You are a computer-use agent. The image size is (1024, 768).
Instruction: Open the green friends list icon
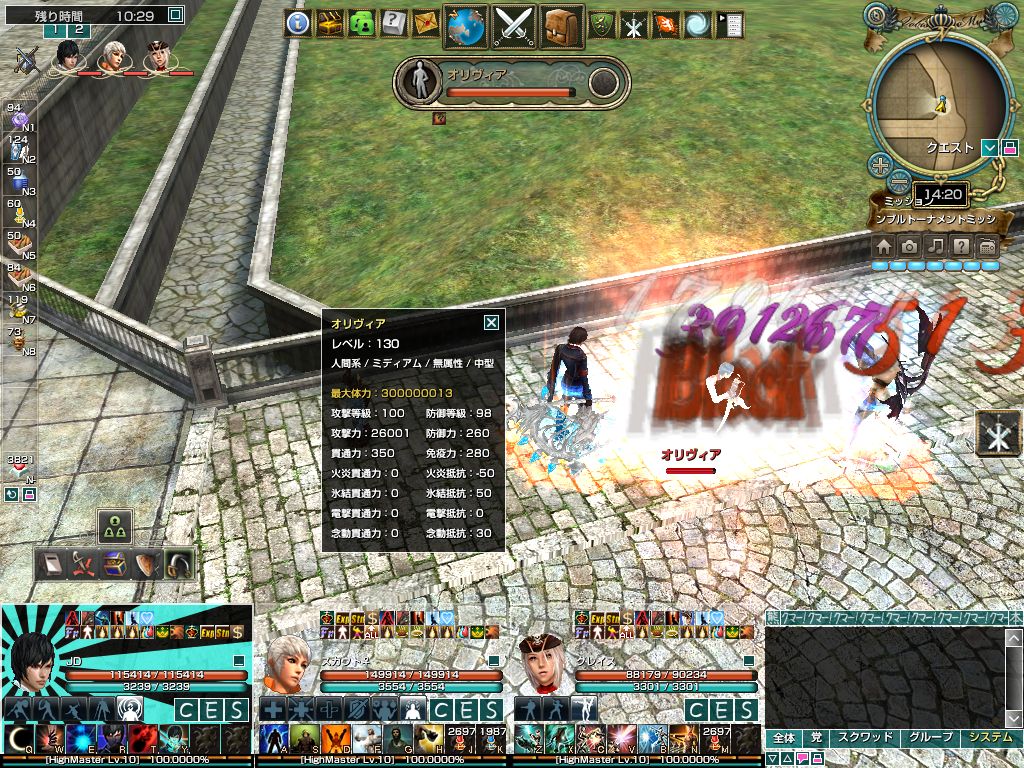[361, 23]
